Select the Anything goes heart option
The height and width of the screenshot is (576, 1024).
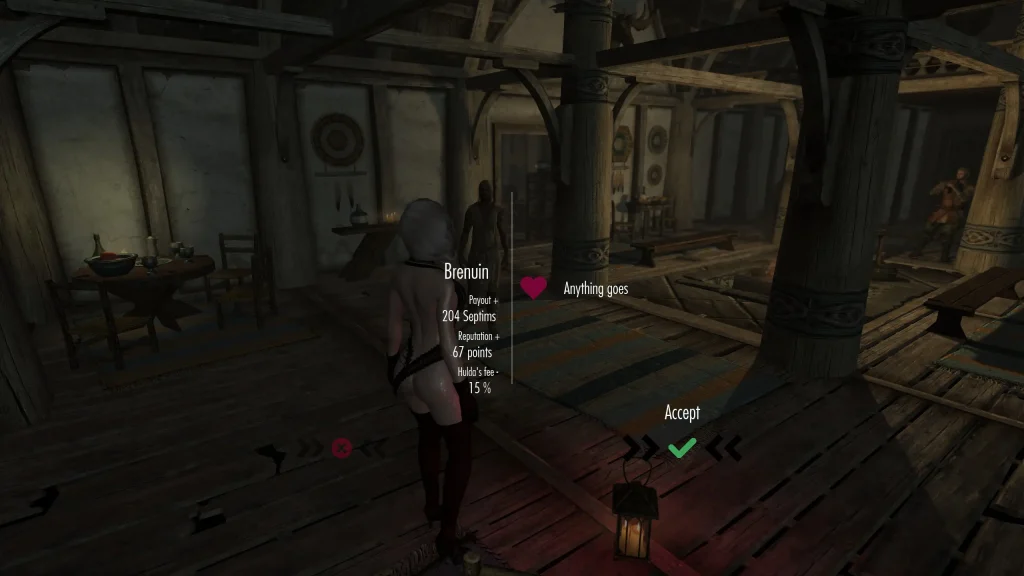click(x=534, y=288)
